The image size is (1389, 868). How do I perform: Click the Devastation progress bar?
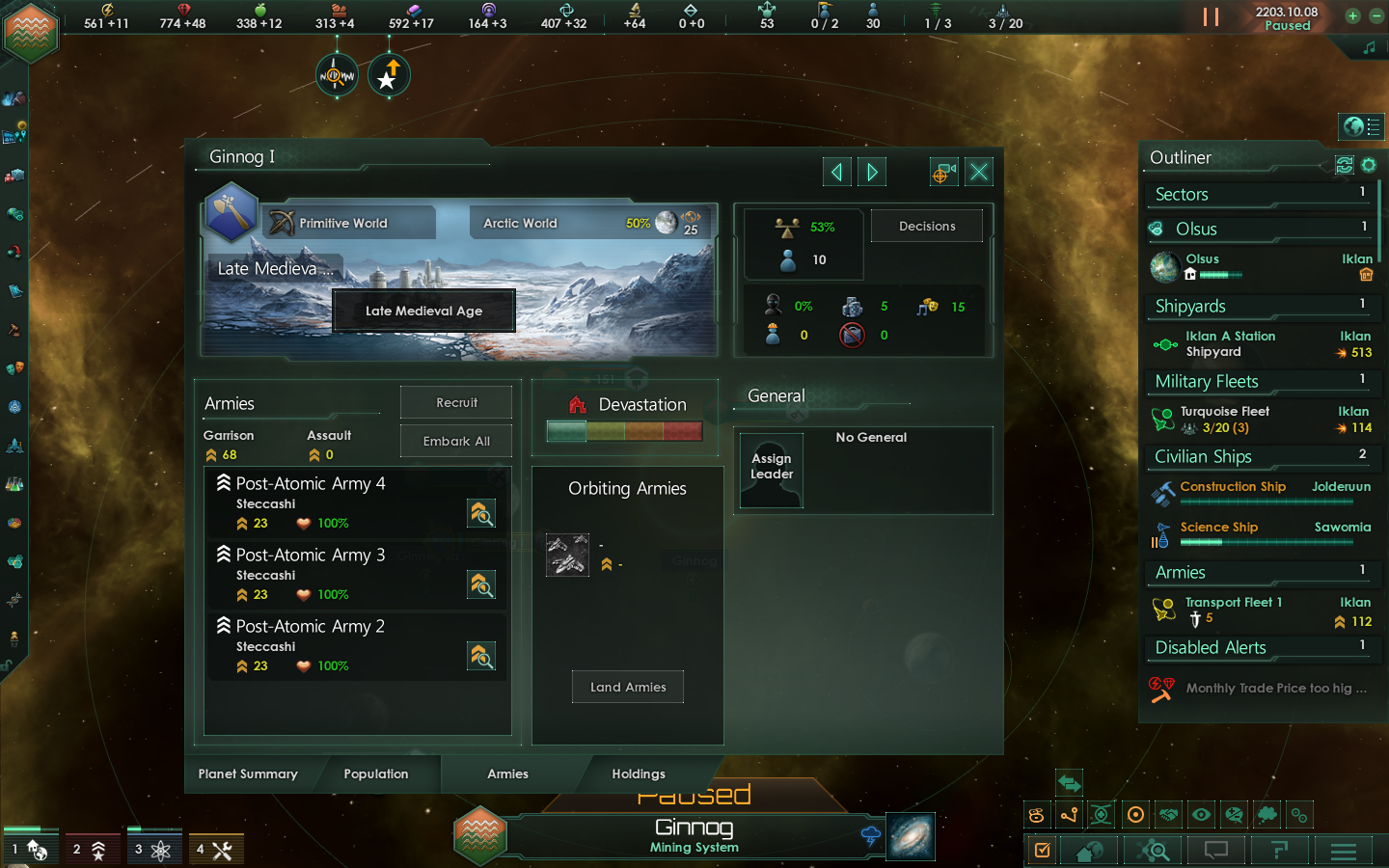coord(624,431)
